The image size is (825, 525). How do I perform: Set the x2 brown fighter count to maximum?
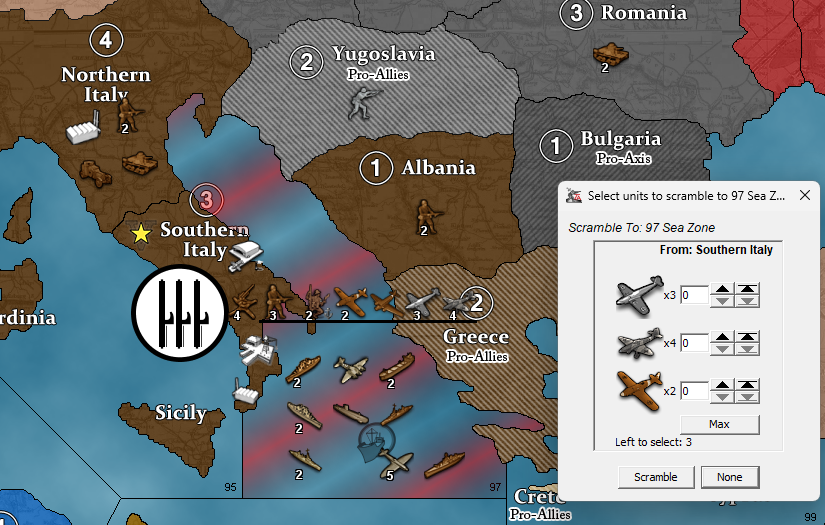pos(748,385)
